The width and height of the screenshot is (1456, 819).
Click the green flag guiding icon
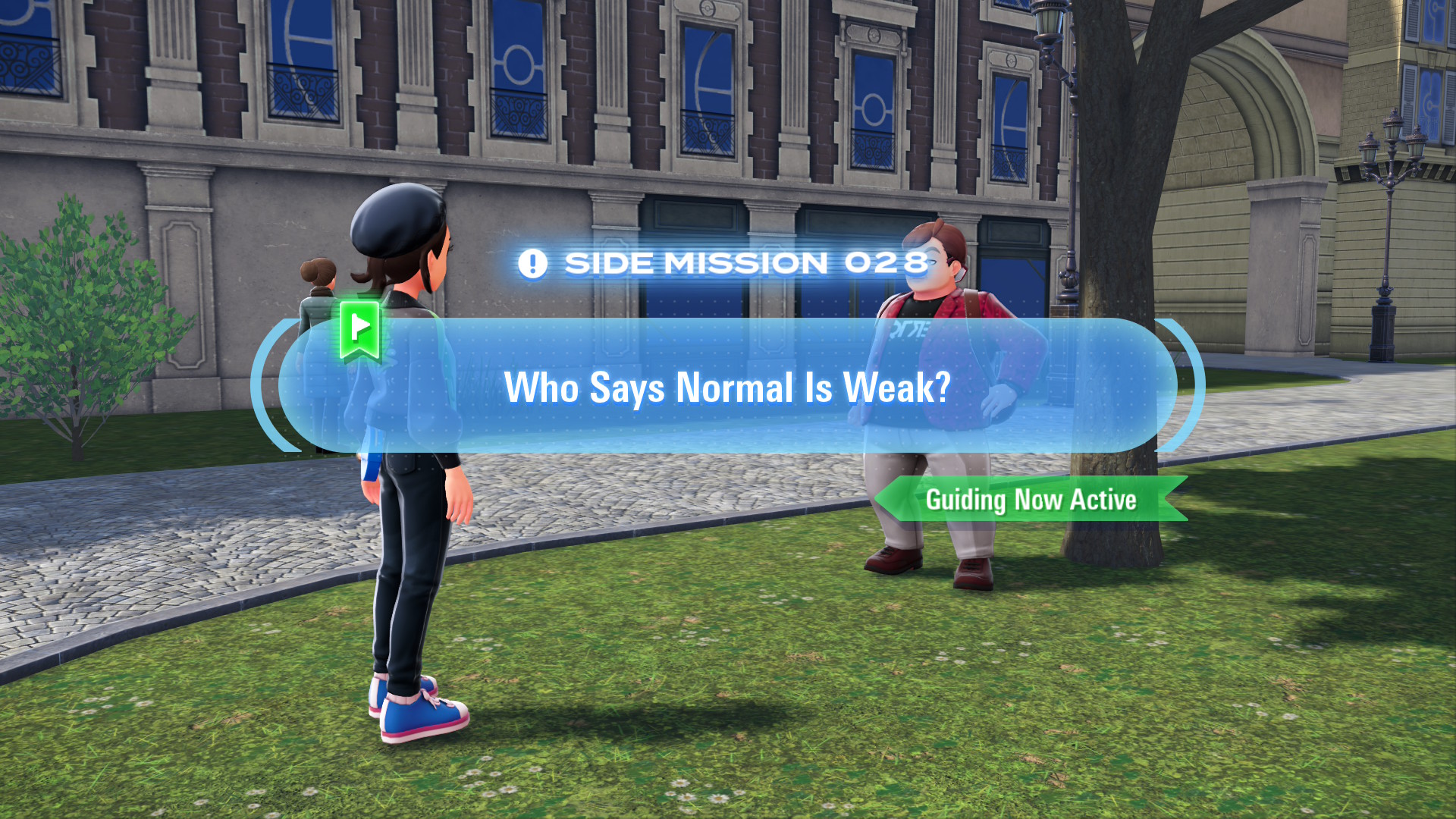click(x=359, y=328)
